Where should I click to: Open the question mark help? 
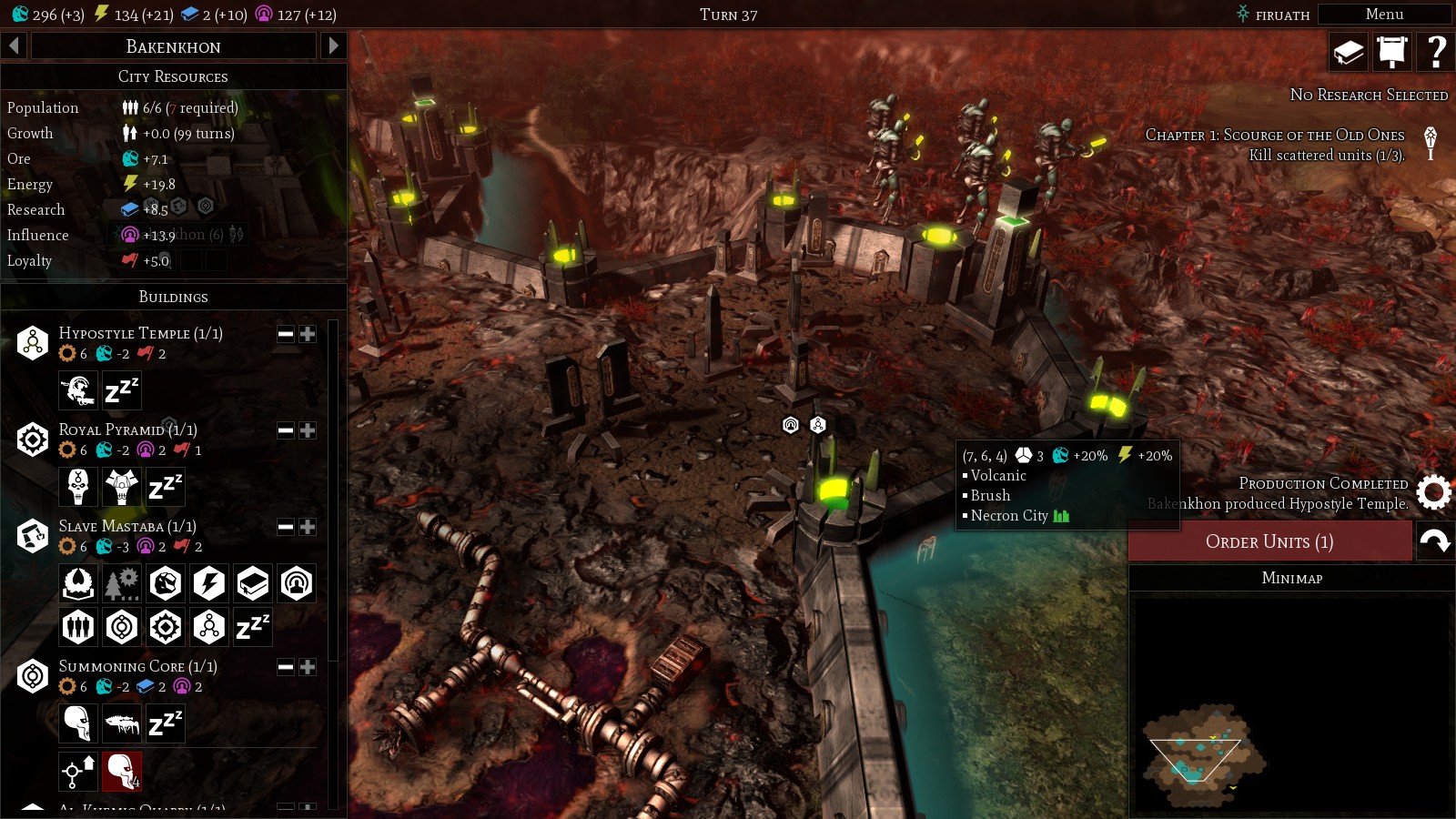[1436, 52]
